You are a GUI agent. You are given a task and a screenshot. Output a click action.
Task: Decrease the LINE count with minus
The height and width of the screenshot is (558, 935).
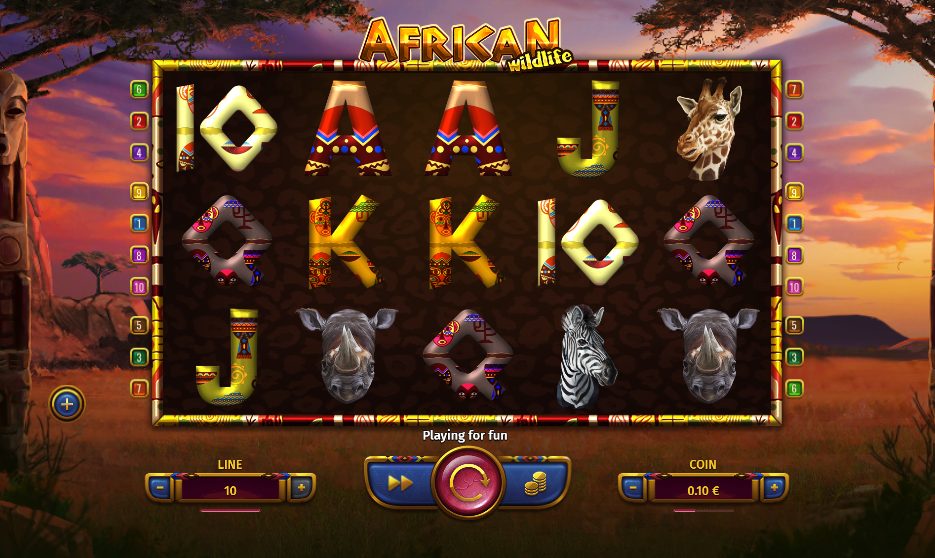pos(160,489)
